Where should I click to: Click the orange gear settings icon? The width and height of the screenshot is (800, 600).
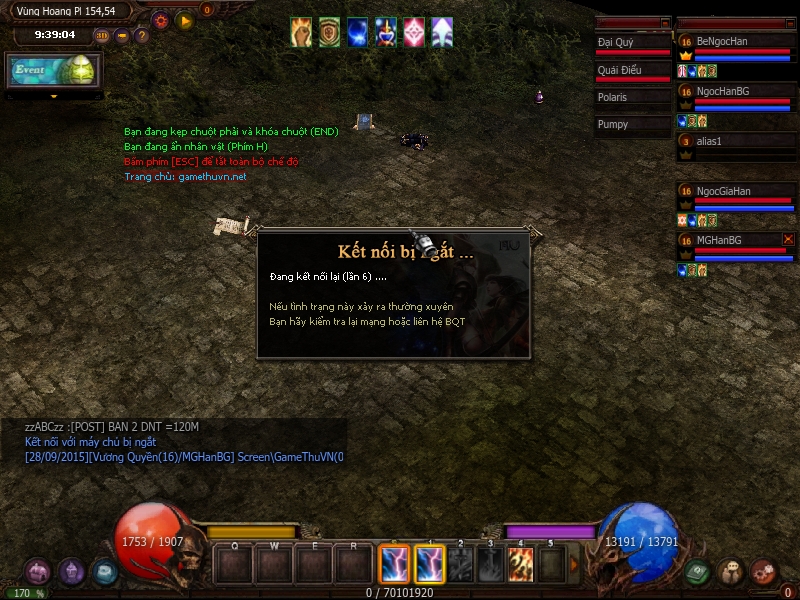pyautogui.click(x=160, y=19)
